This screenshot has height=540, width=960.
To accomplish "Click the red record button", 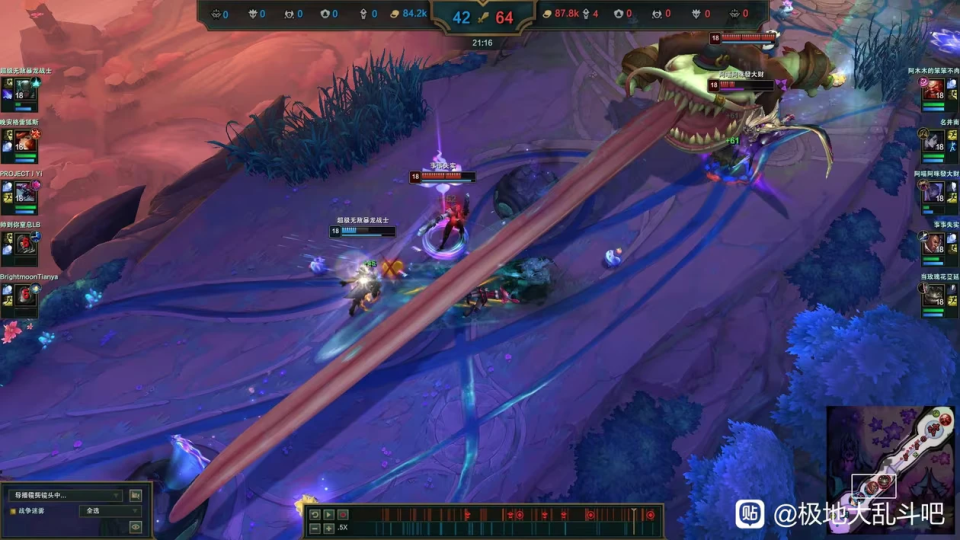I will pyautogui.click(x=342, y=514).
